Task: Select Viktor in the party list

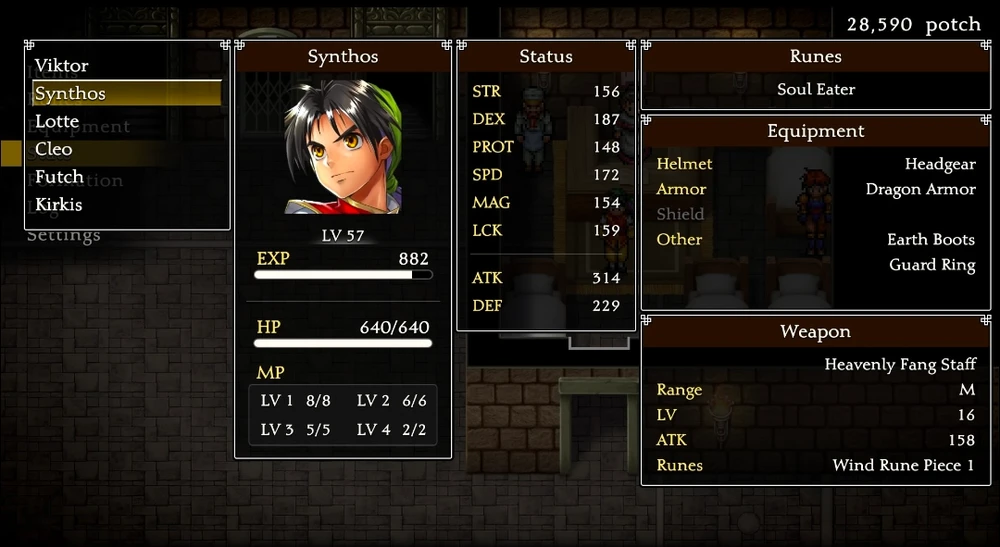Action: [x=62, y=66]
